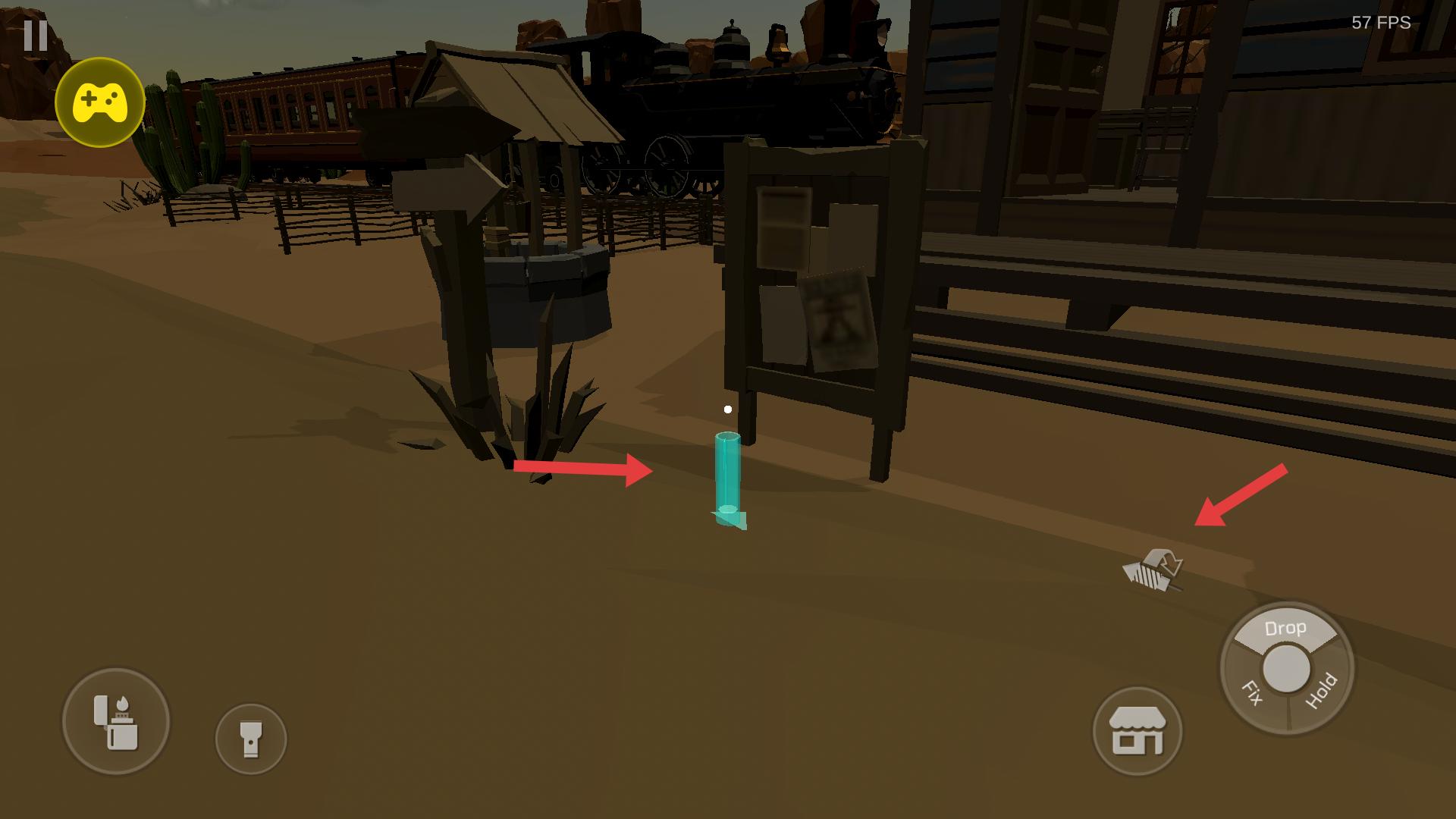Open the shop stall button
Screen dimensions: 1456x819
[x=1137, y=731]
